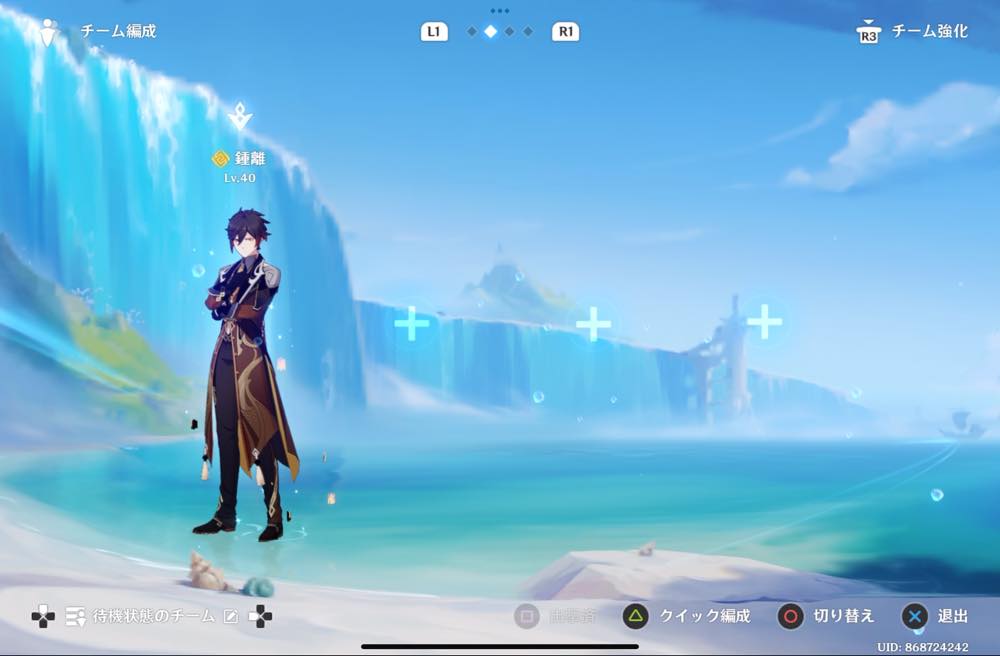Screen dimensions: 1000x656
Task: Edit the 待機状態のチーム team name
Action: pyautogui.click(x=231, y=617)
